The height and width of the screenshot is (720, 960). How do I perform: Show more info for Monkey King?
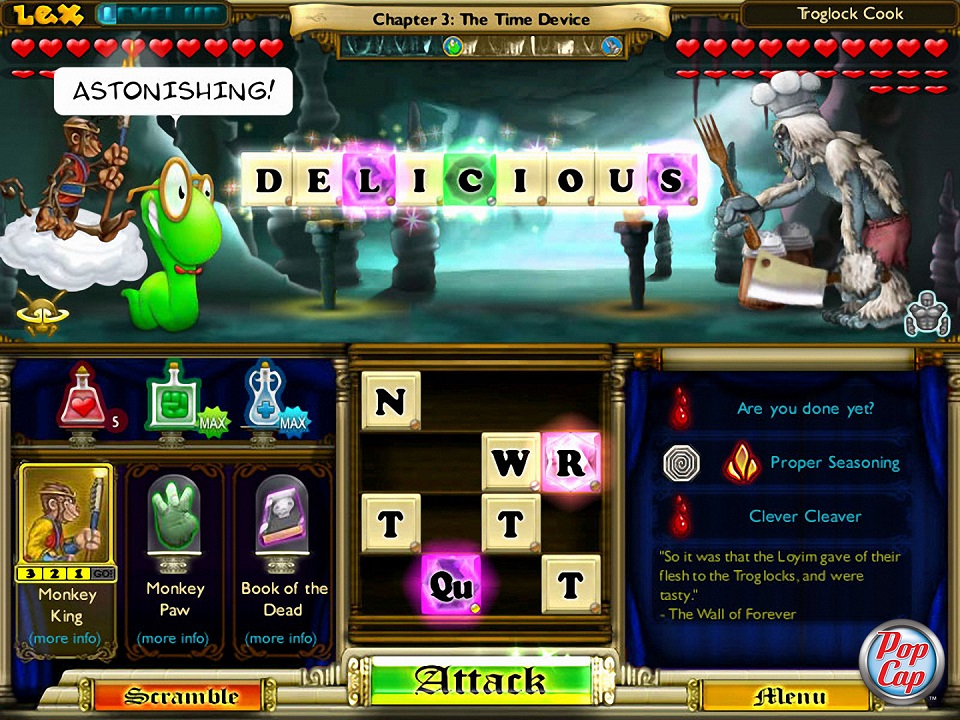tap(66, 638)
